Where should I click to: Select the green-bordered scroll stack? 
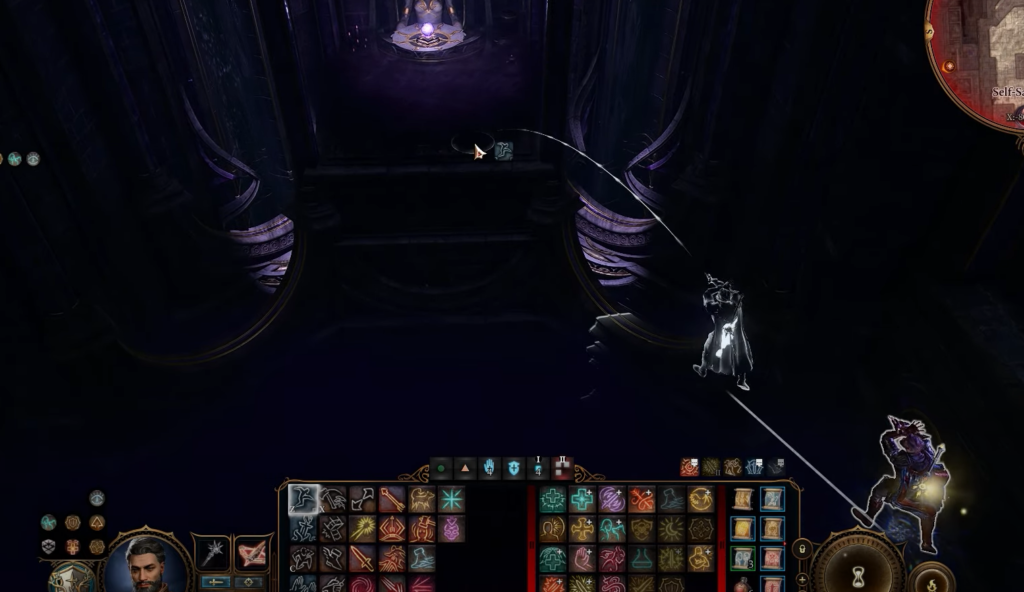coord(742,558)
